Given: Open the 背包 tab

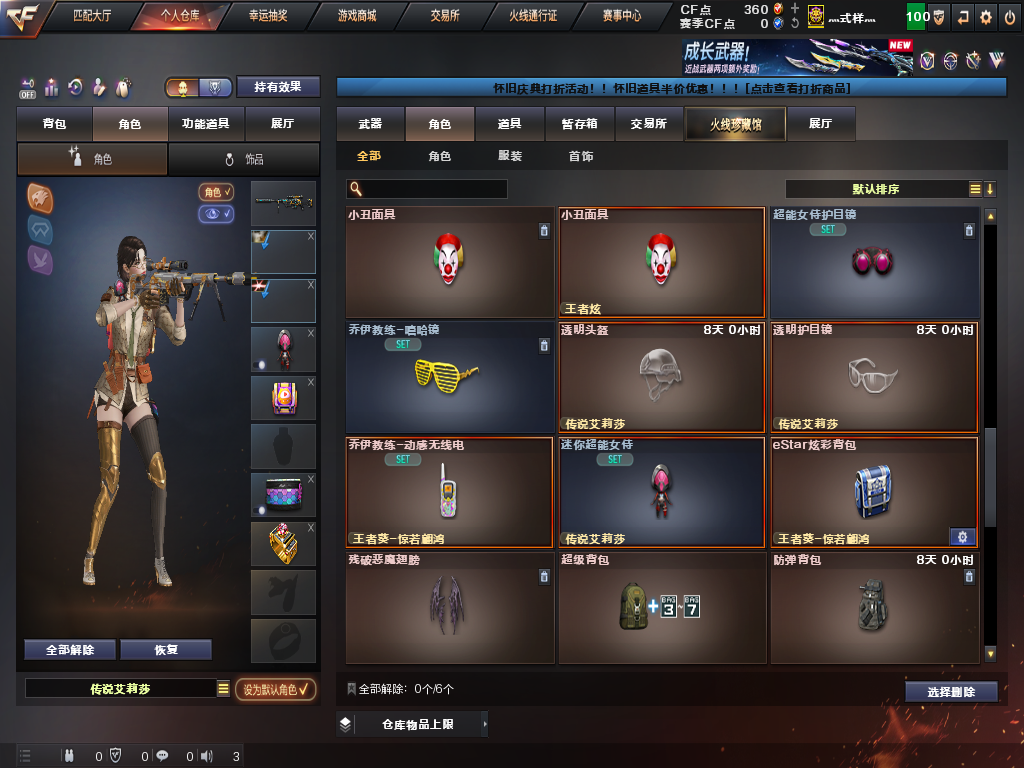Looking at the screenshot, I should tap(54, 124).
